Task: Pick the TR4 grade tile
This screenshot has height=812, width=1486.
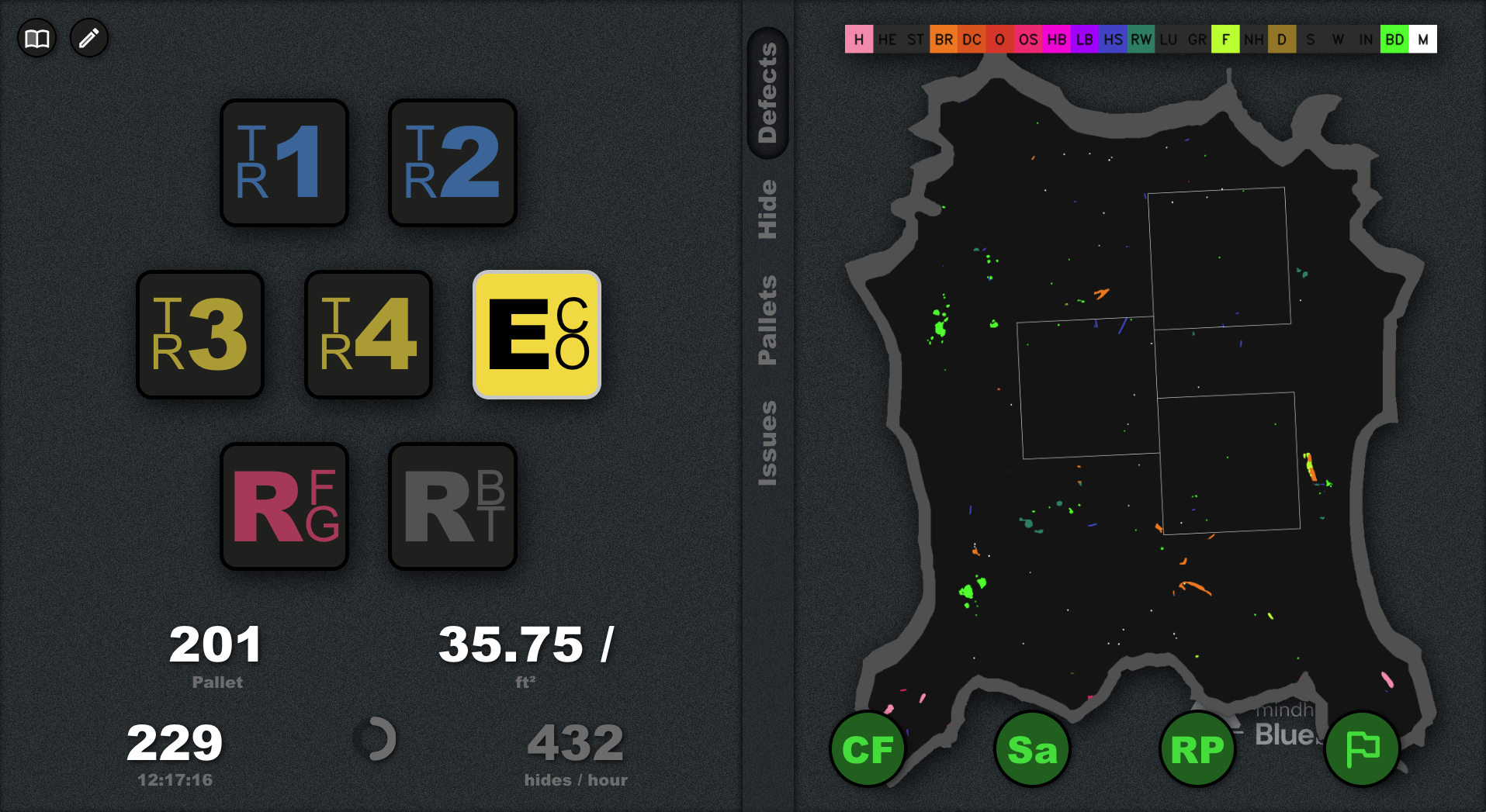Action: (x=369, y=334)
